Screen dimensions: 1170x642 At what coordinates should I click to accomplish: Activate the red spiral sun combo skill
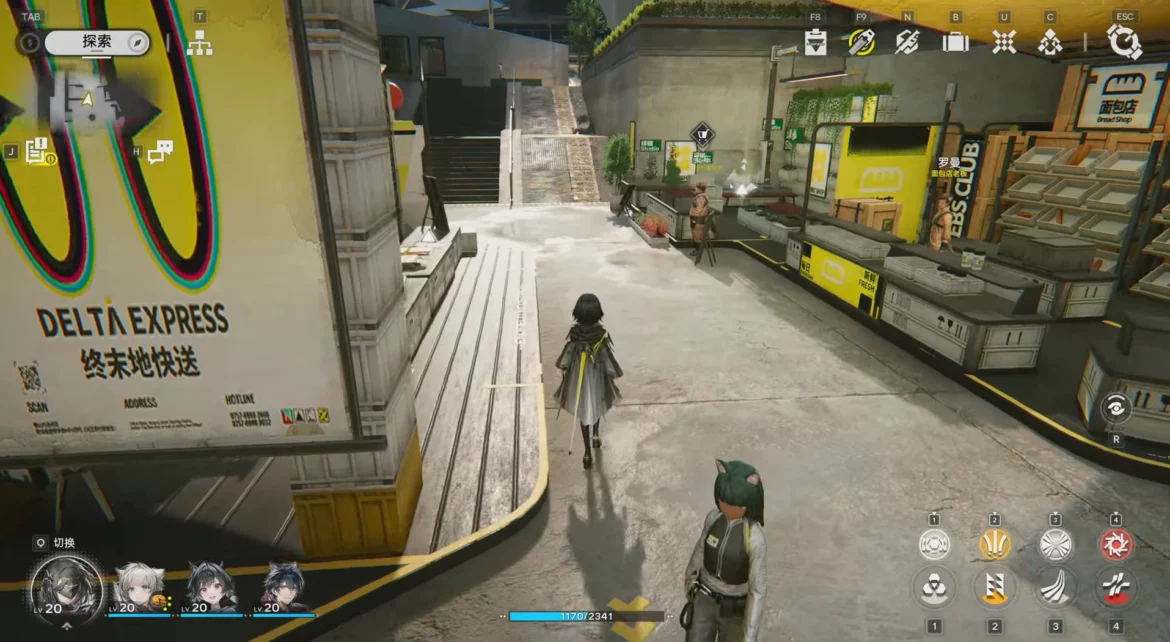1116,545
